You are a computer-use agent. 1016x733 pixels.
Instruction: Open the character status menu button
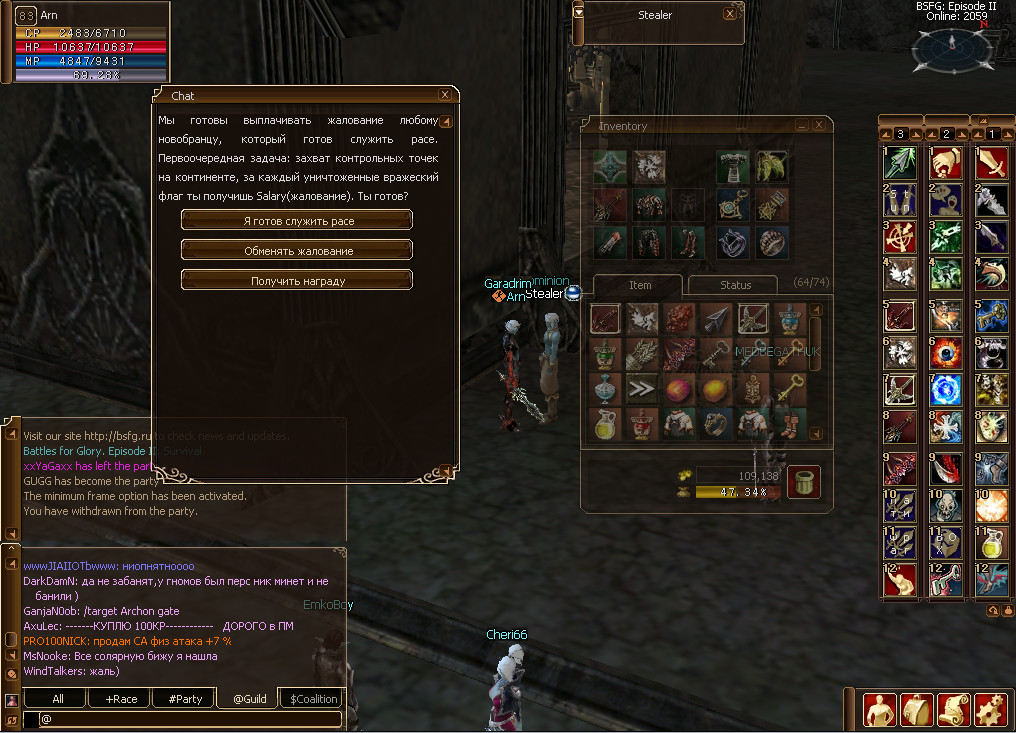(880, 708)
